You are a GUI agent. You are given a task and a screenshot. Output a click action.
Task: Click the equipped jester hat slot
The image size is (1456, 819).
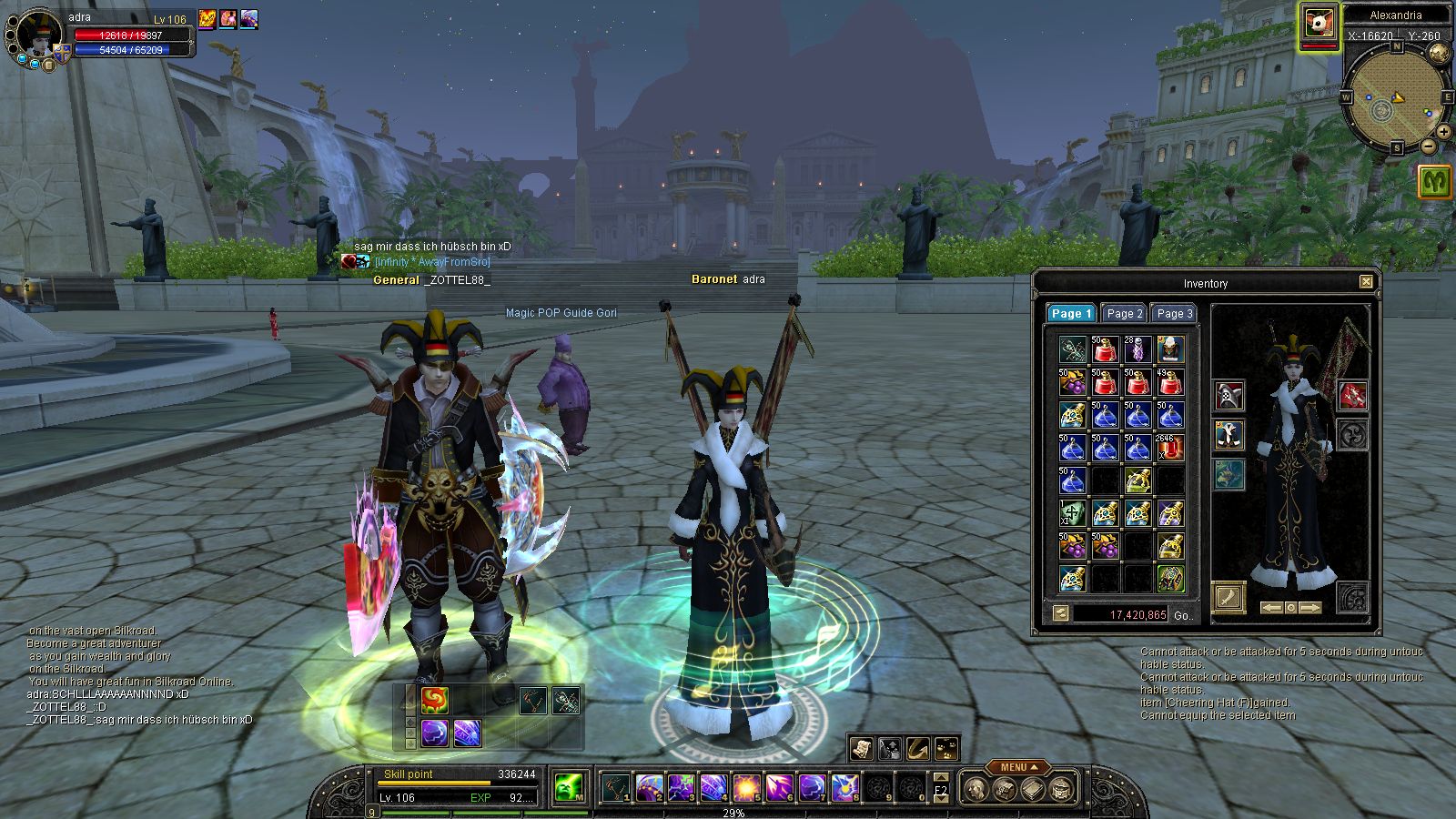coord(1229,396)
